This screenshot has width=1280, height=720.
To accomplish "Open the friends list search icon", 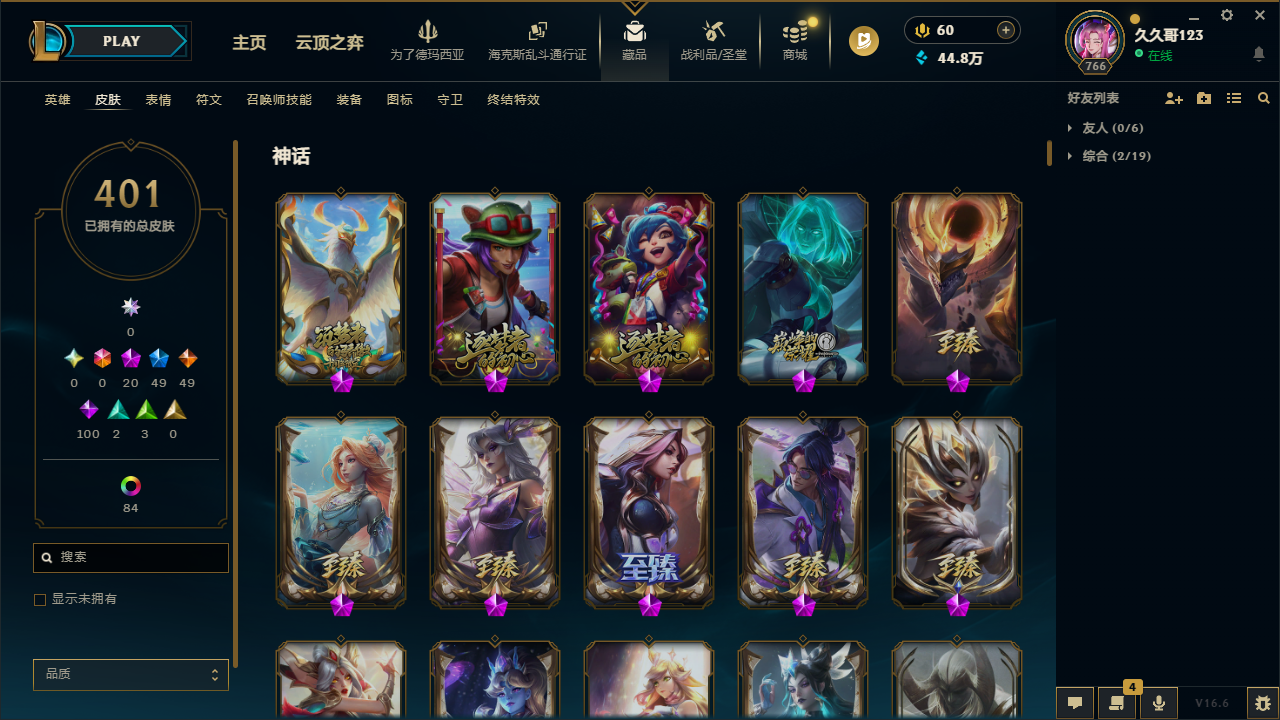I will (1263, 98).
